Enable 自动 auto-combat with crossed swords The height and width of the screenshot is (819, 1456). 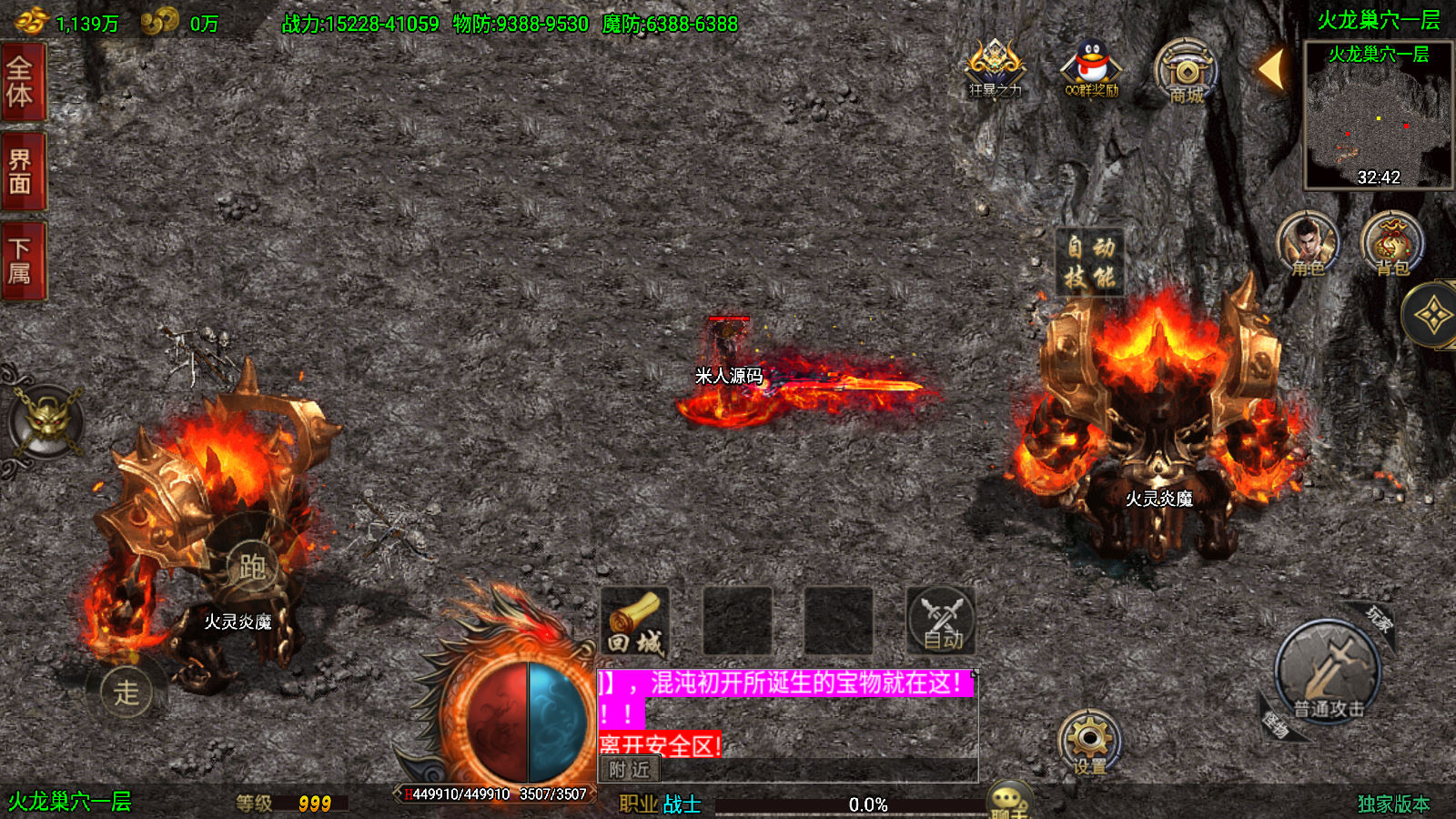(941, 622)
